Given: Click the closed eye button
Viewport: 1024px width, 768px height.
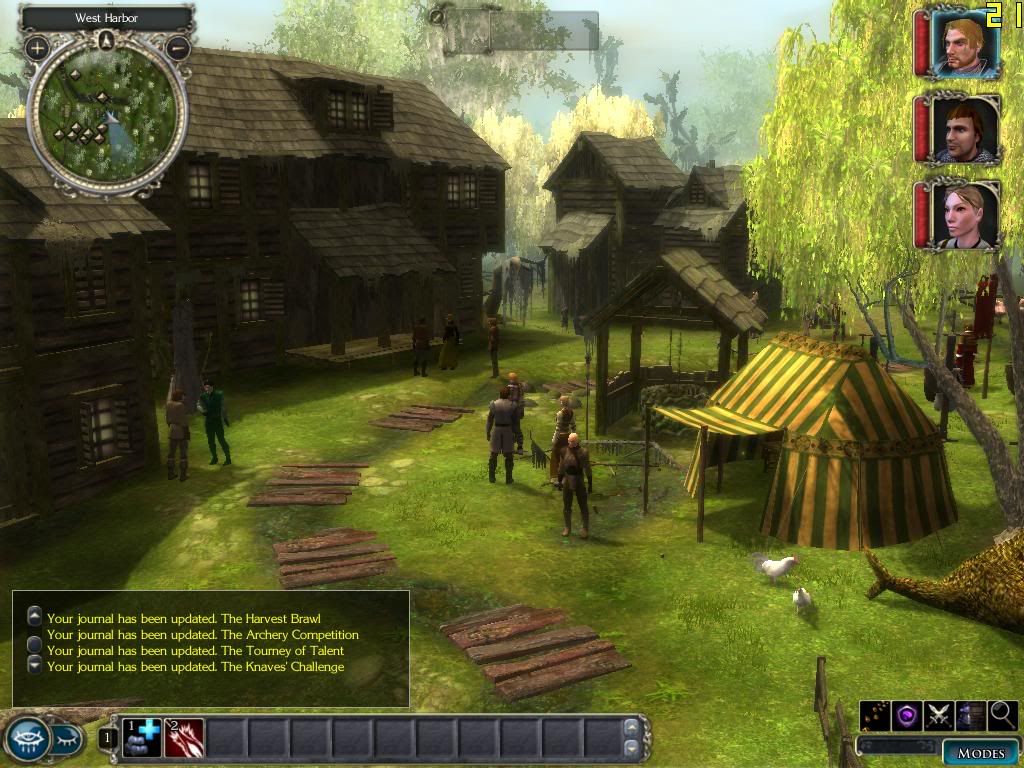Looking at the screenshot, I should [65, 739].
